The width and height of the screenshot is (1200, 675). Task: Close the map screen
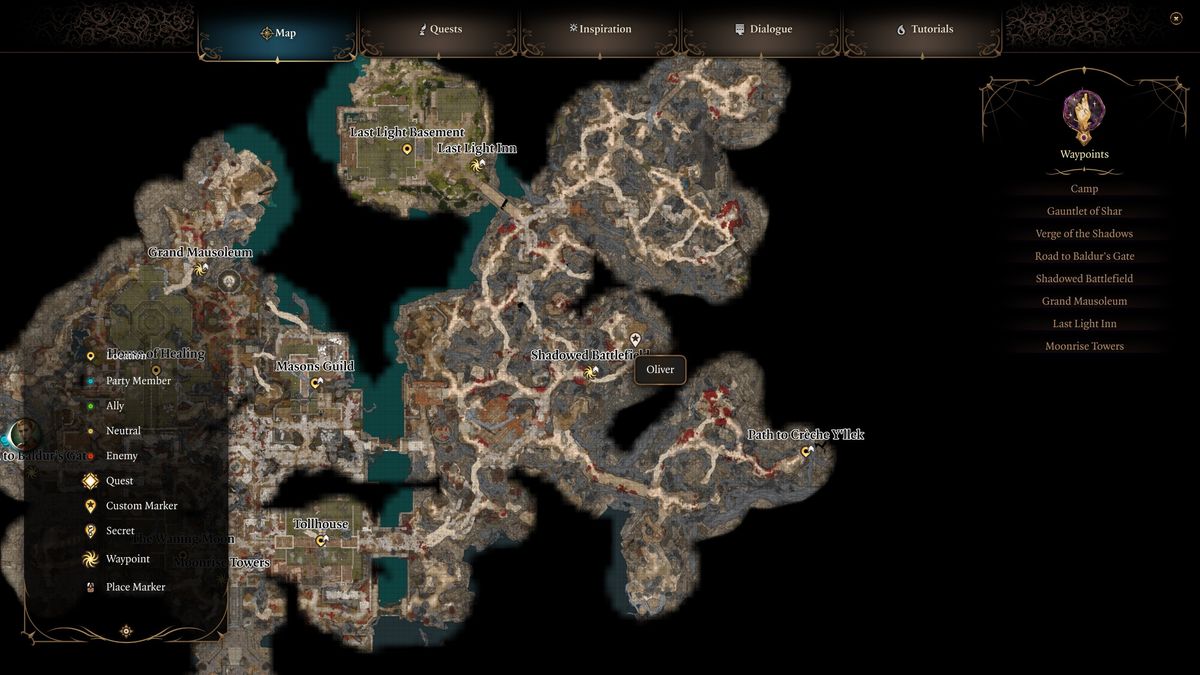pyautogui.click(x=1176, y=18)
